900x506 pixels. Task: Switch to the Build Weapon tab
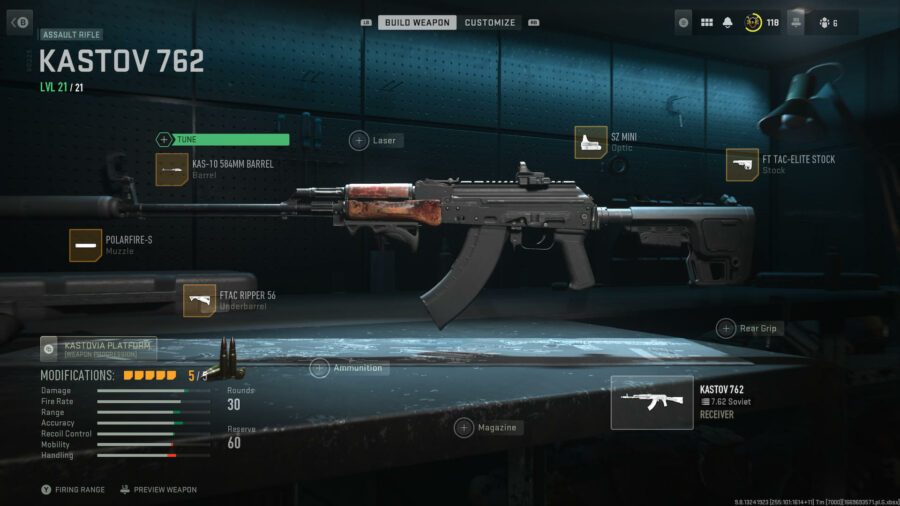(x=417, y=22)
